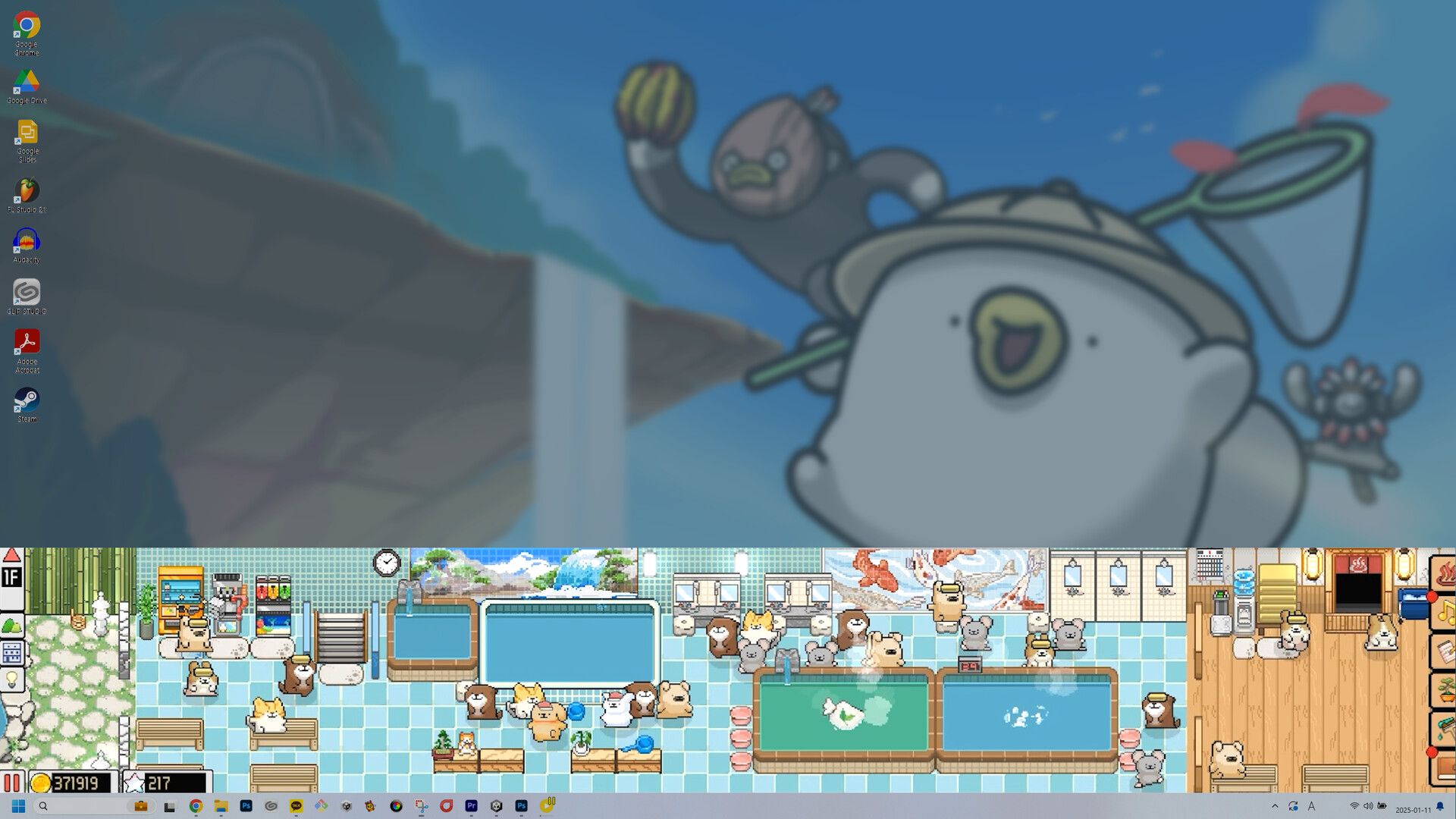Show hidden icons in the system tray
Viewport: 1456px width, 819px height.
pos(1274,806)
